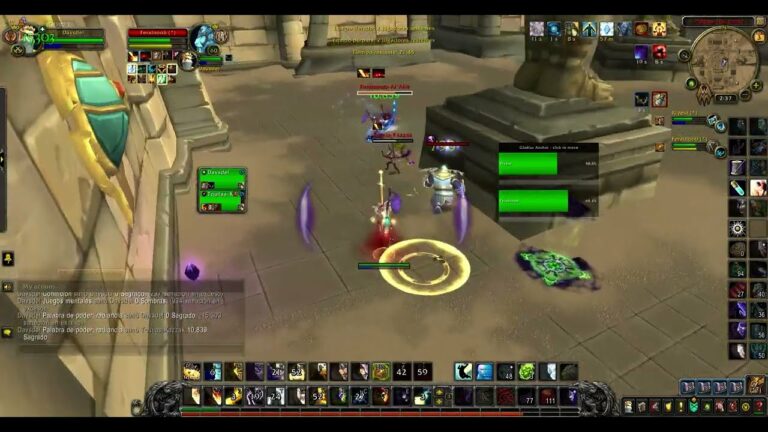
Task: Click the first buff icon in the buff row
Action: click(537, 29)
